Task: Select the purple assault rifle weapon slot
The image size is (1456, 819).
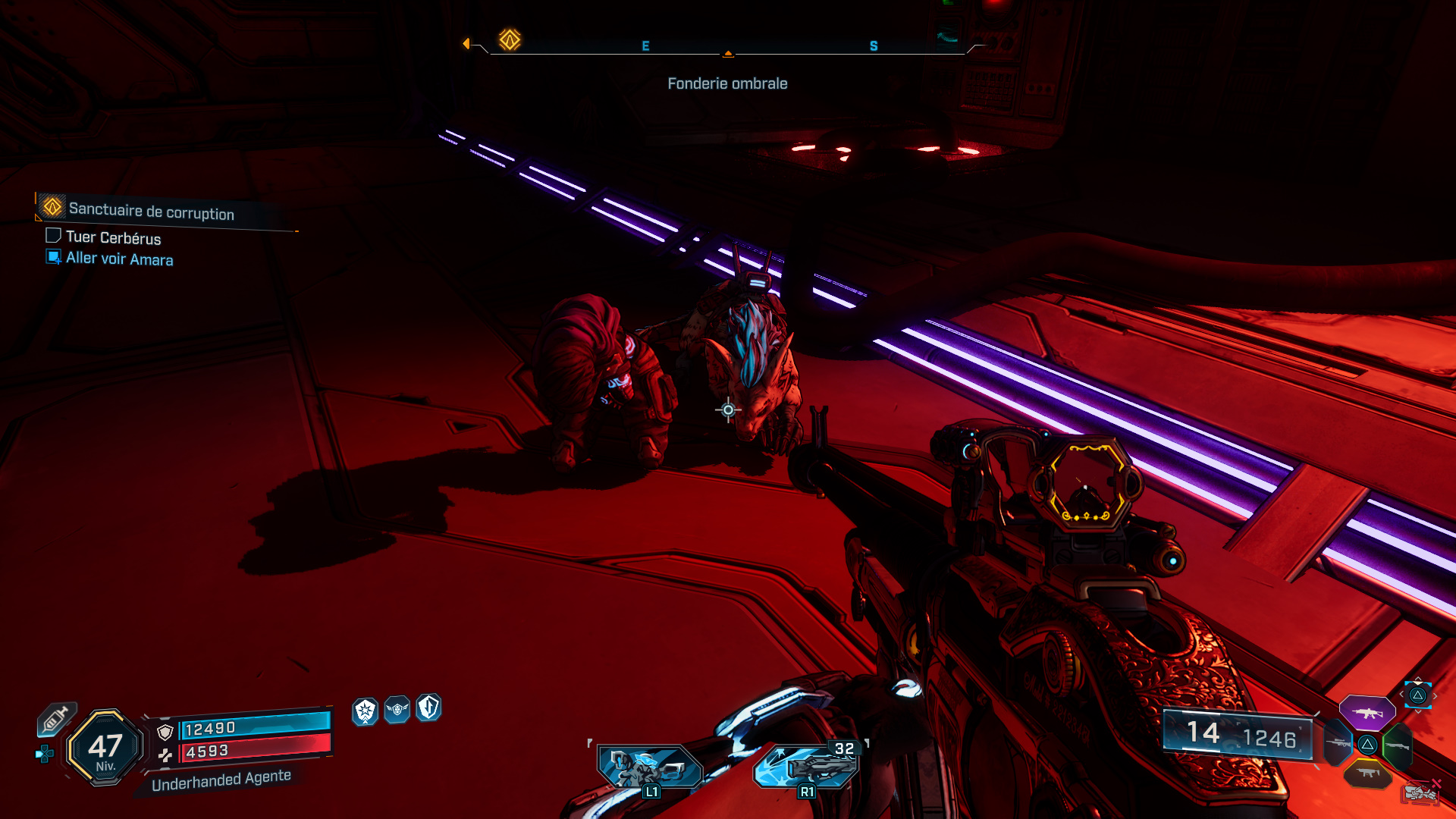Action: click(x=1367, y=713)
